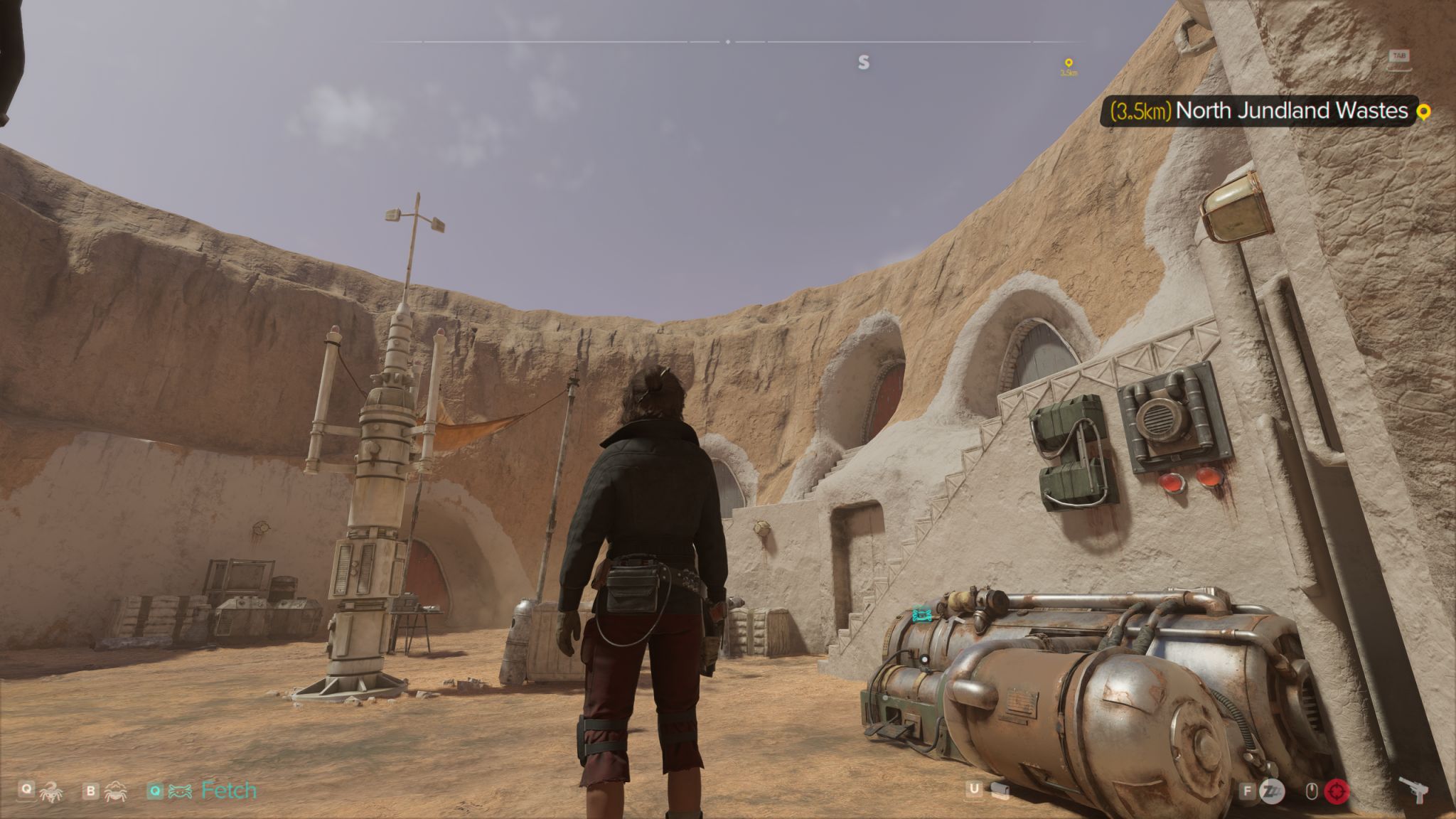Select the binoculars gadget icon
This screenshot has height=819, width=1456.
pyautogui.click(x=1000, y=791)
